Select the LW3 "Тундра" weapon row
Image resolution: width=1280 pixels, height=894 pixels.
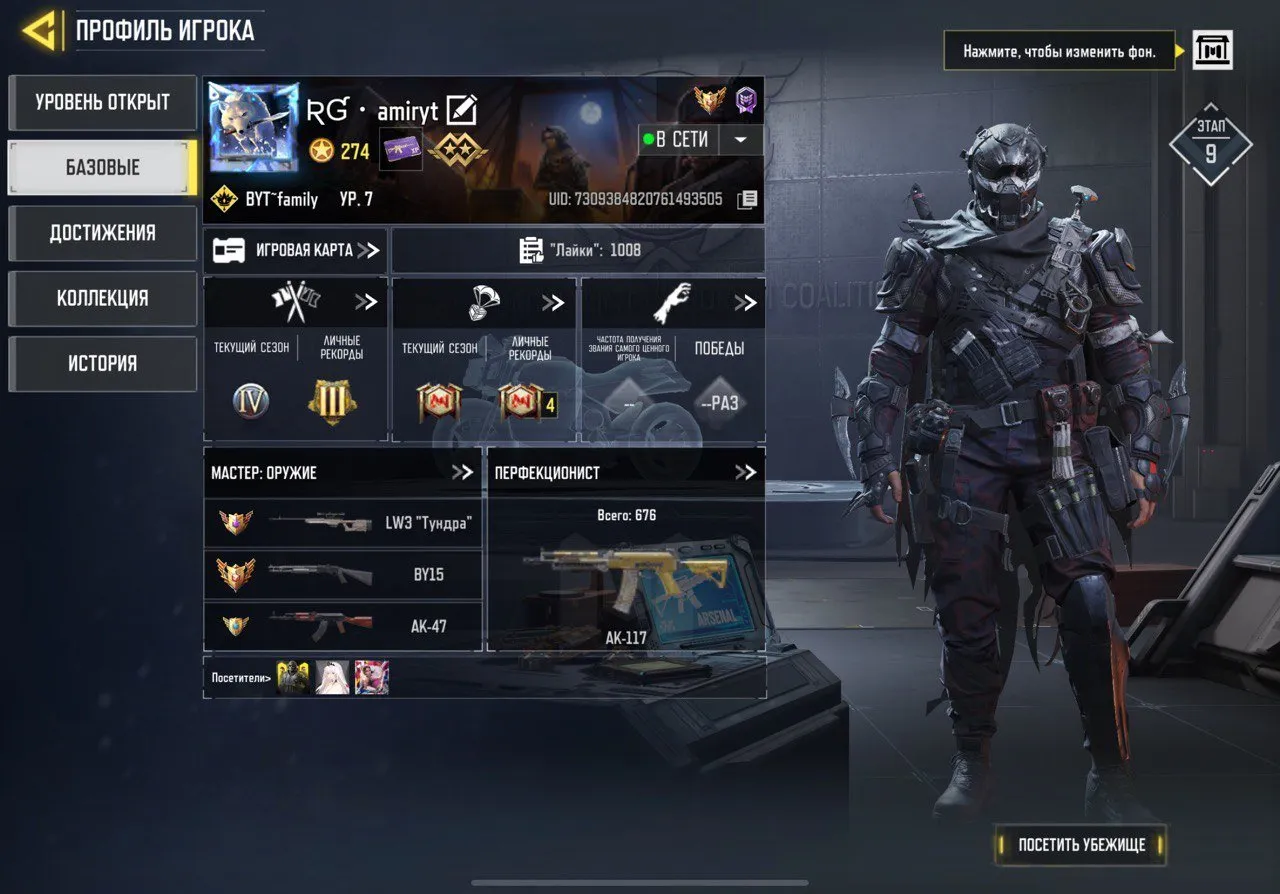pos(343,522)
